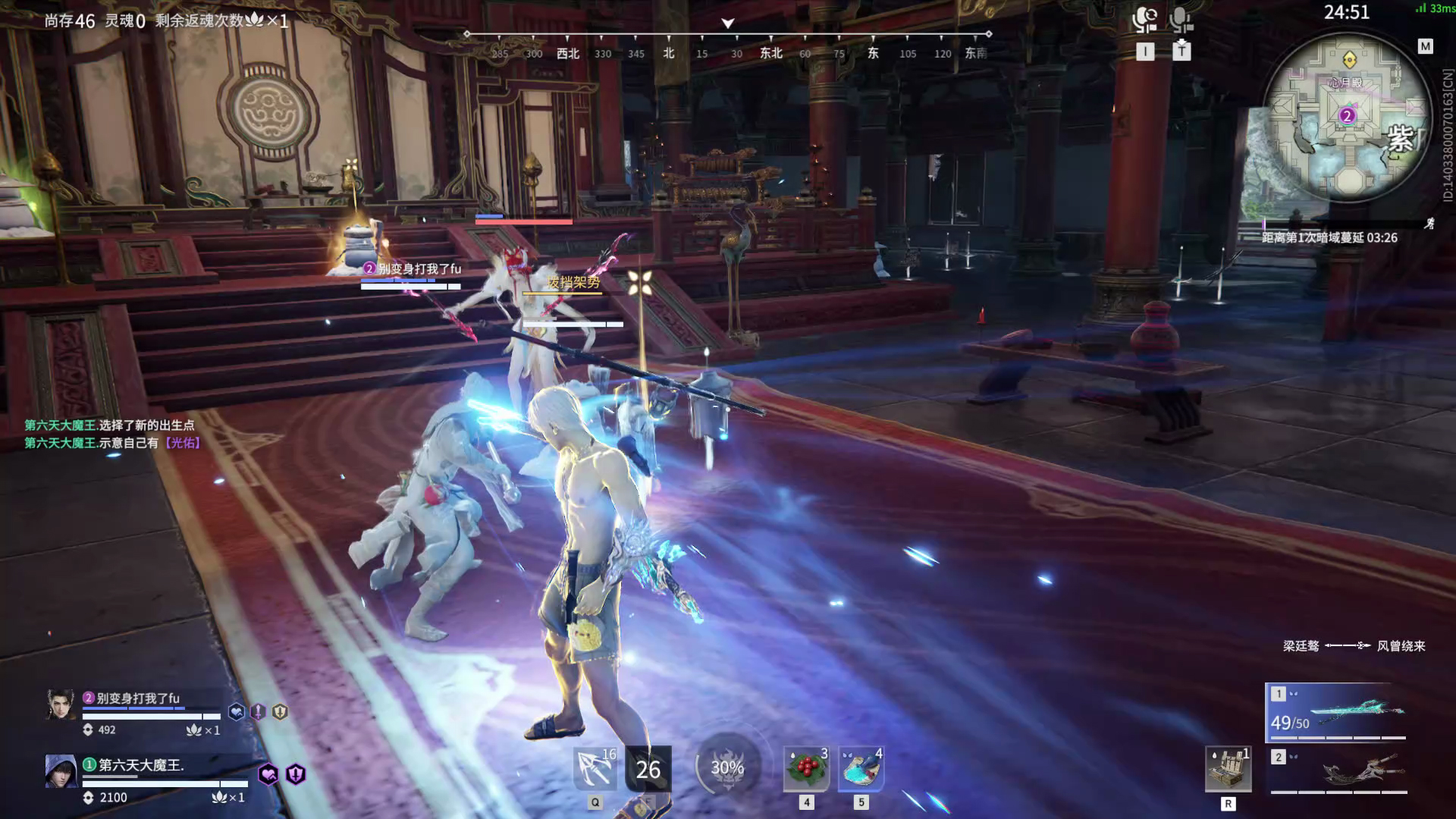Select the sword in weapon slot 1

click(x=1336, y=713)
